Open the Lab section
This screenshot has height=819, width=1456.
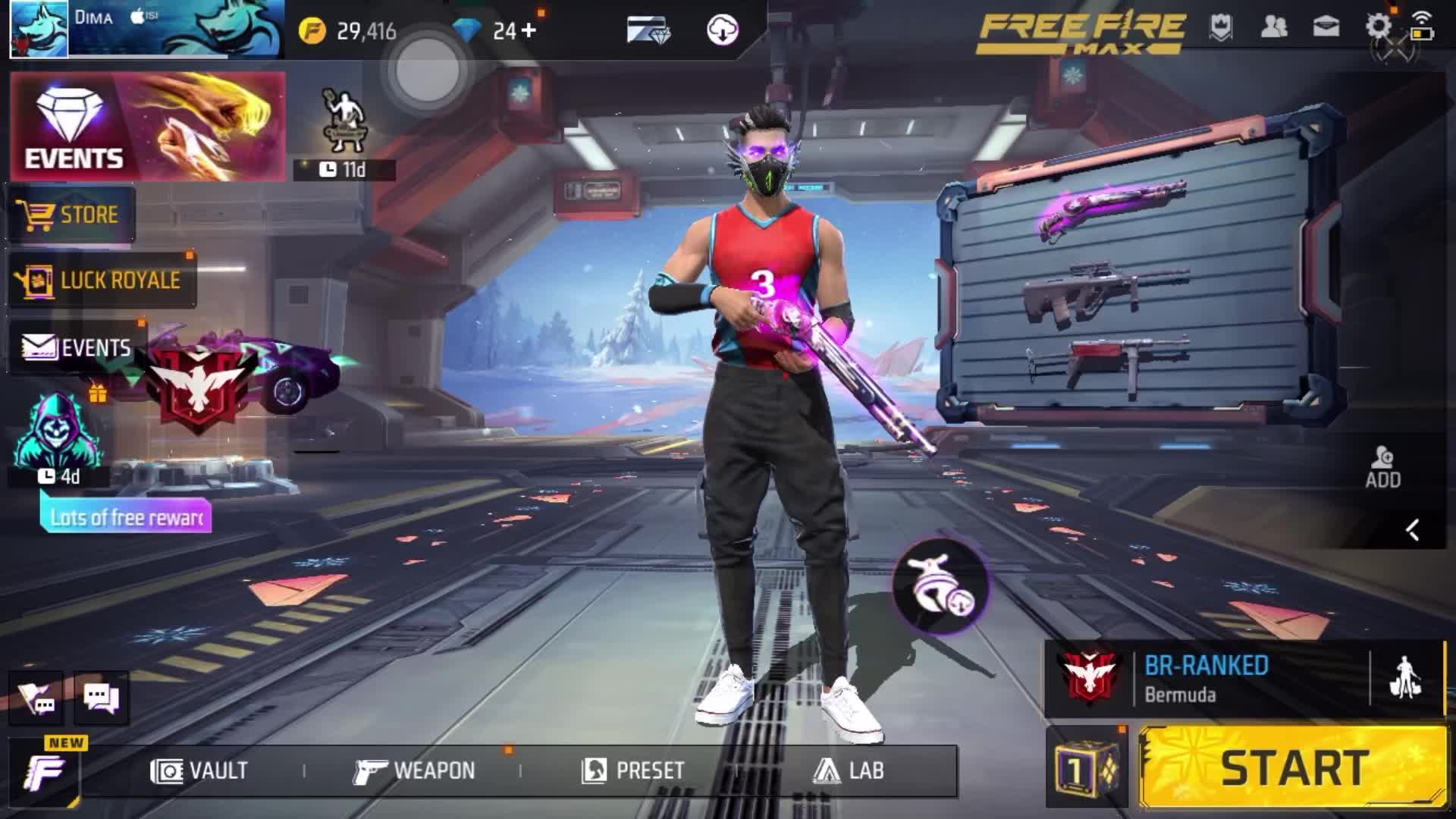click(849, 770)
